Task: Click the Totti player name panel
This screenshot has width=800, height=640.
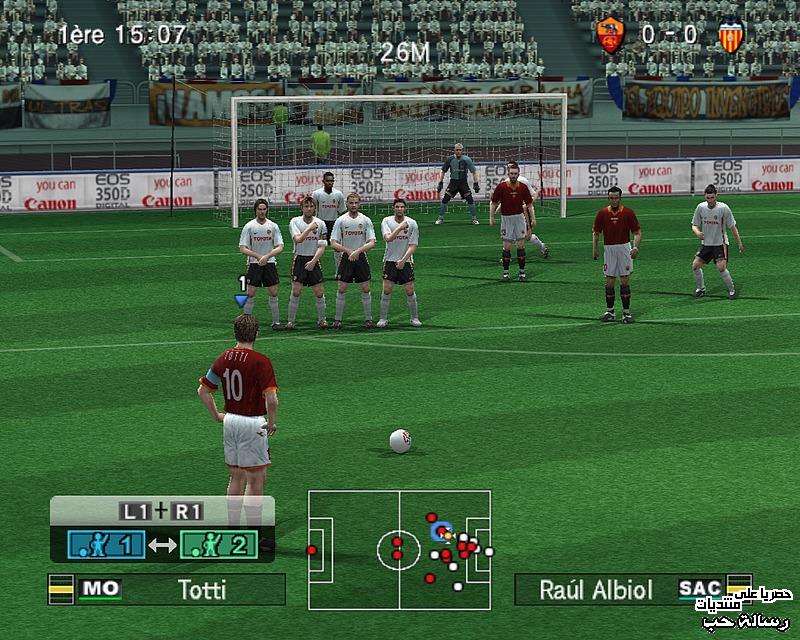Action: 167,589
